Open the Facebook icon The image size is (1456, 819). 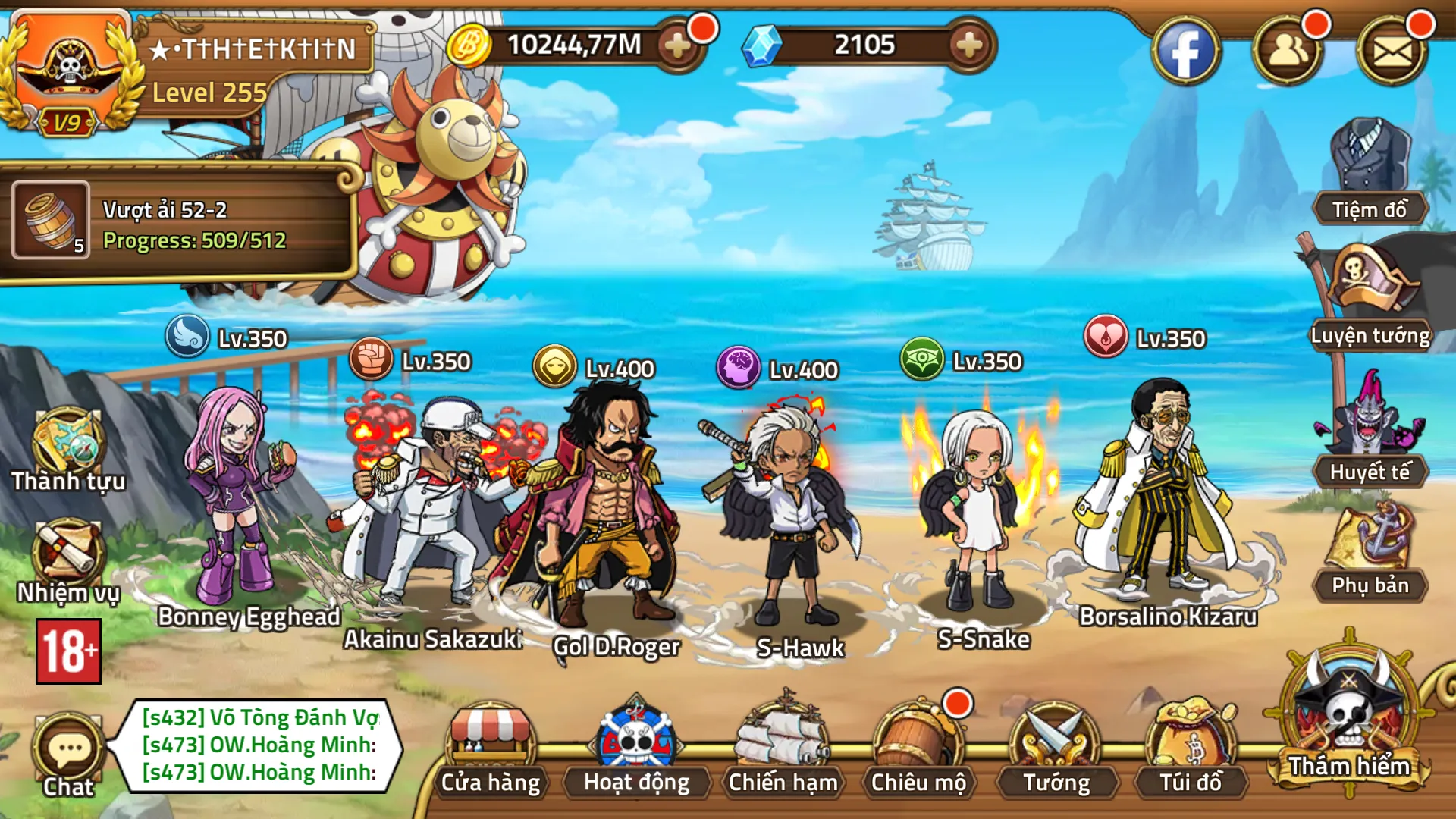[x=1186, y=48]
